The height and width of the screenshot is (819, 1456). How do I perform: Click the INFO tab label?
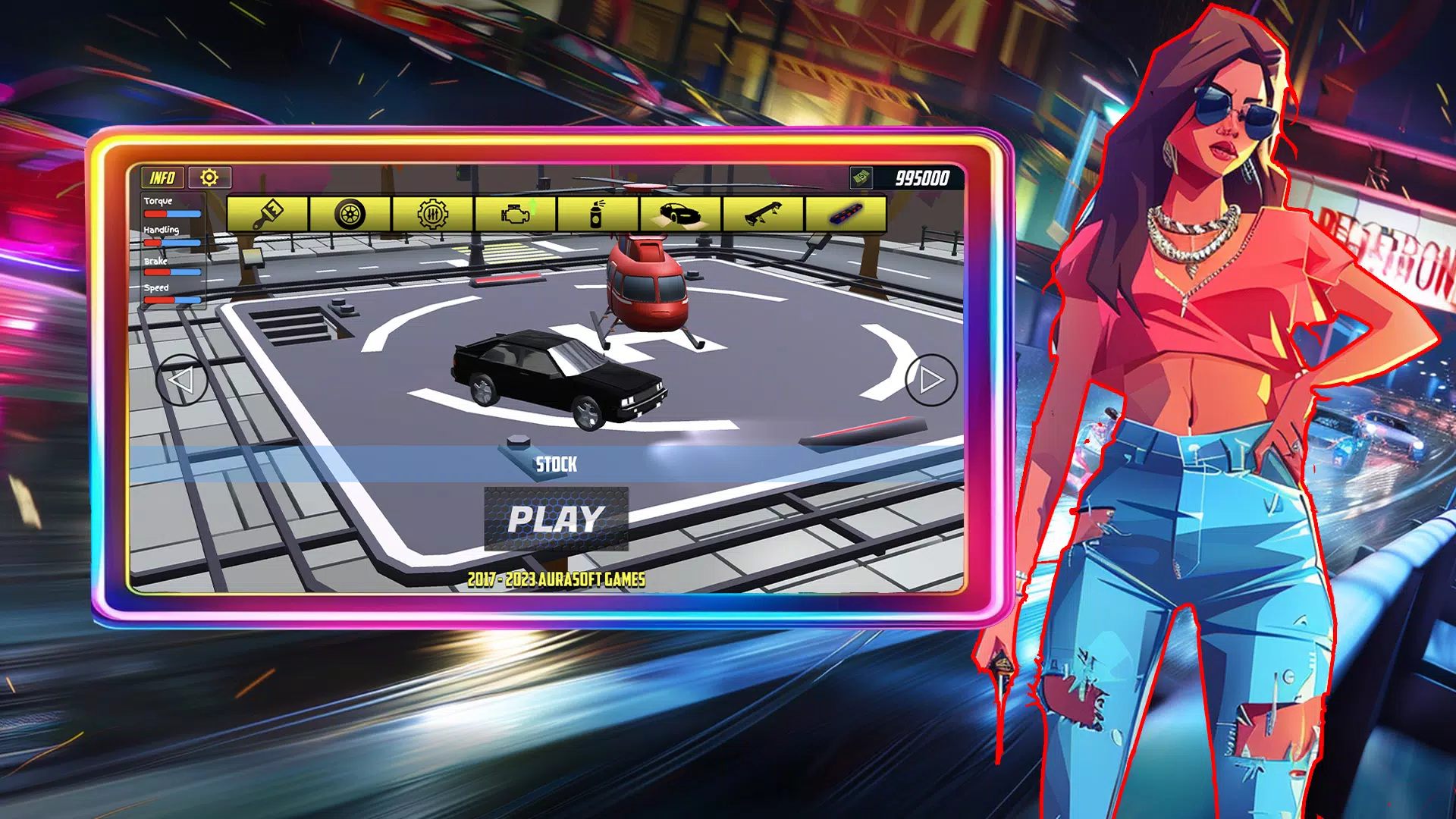162,179
